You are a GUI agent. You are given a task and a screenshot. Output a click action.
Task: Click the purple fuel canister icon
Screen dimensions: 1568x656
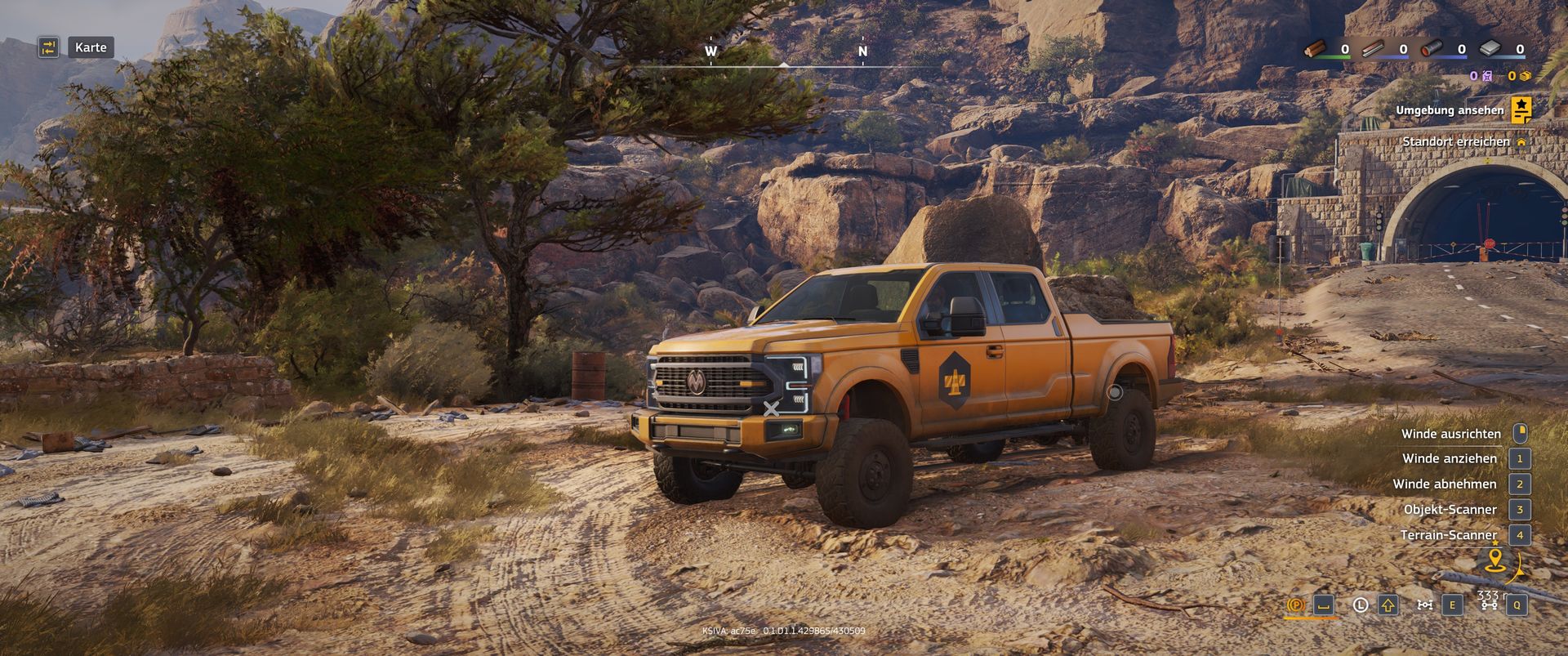(1486, 76)
